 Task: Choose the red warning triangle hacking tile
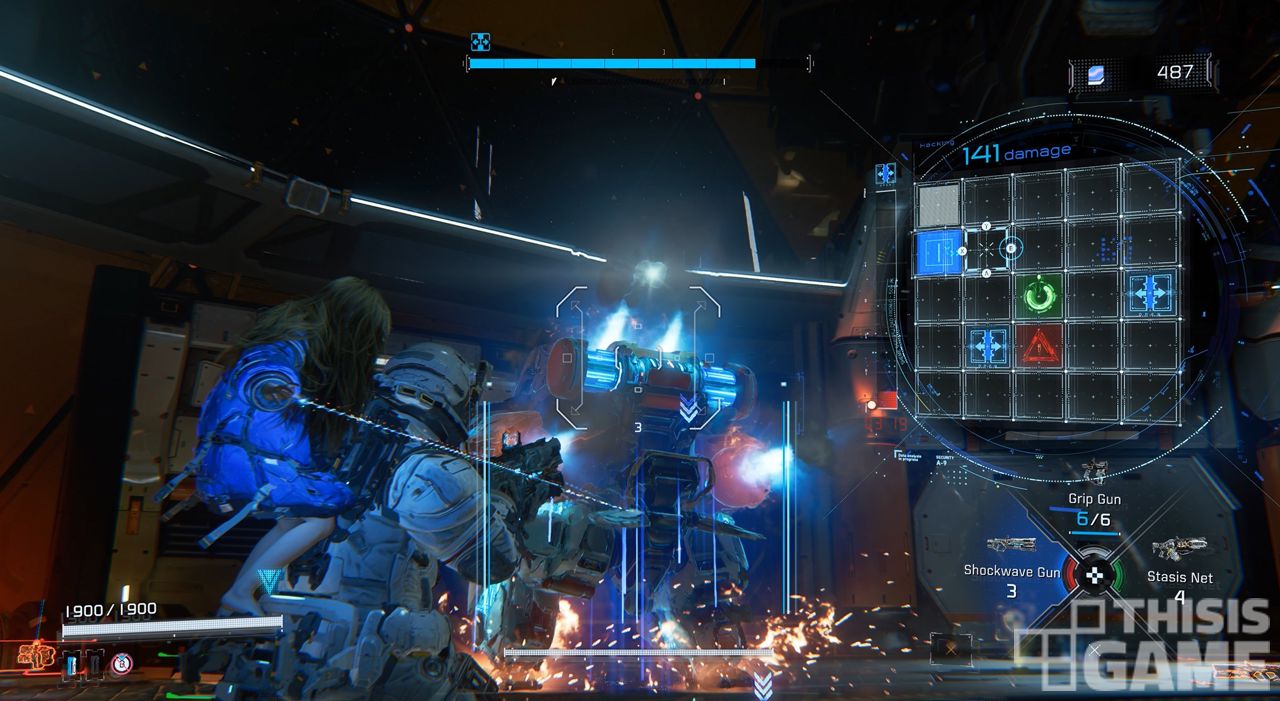coord(1040,346)
